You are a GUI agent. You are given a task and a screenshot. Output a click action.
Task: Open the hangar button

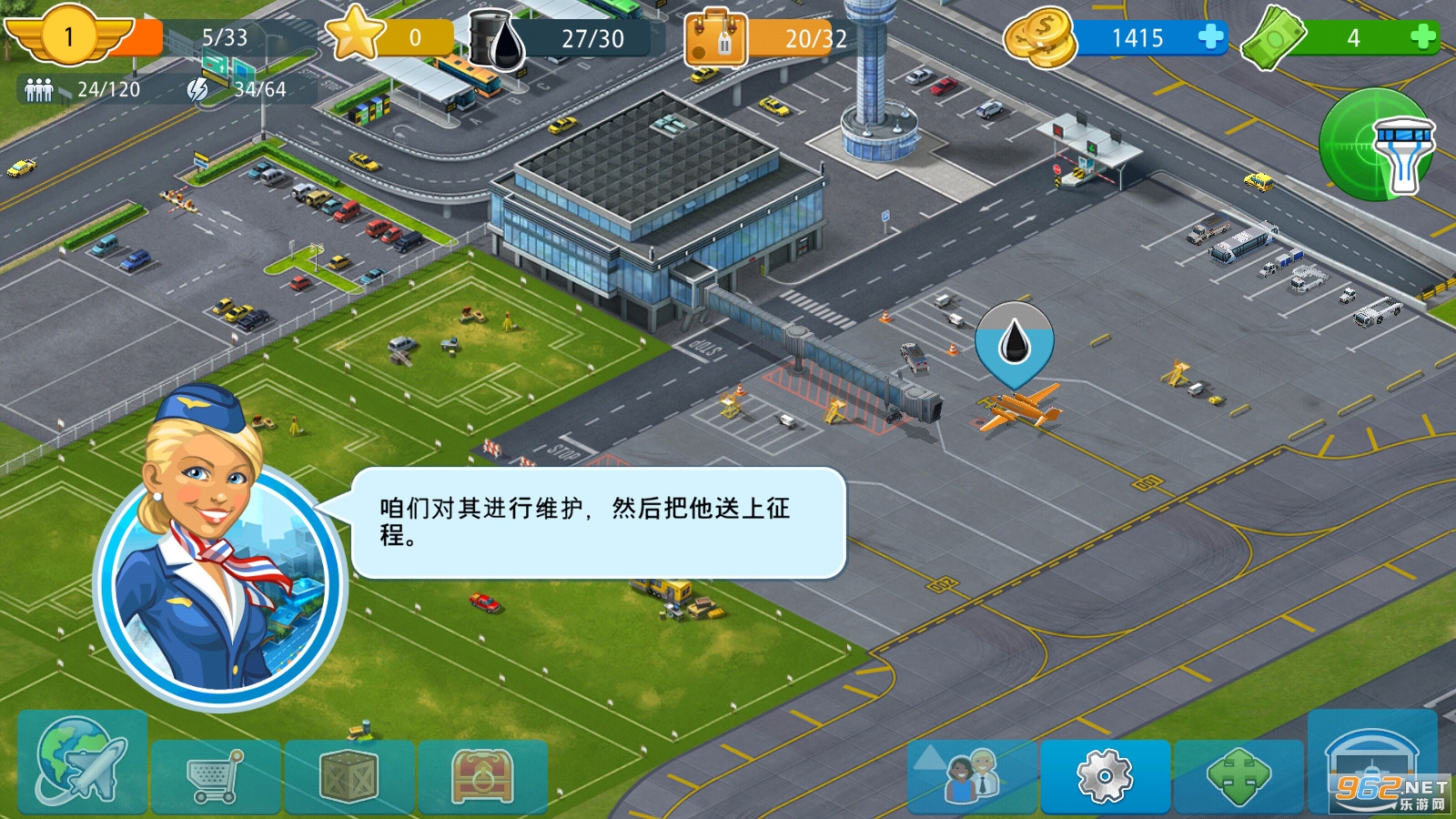coord(1371,763)
